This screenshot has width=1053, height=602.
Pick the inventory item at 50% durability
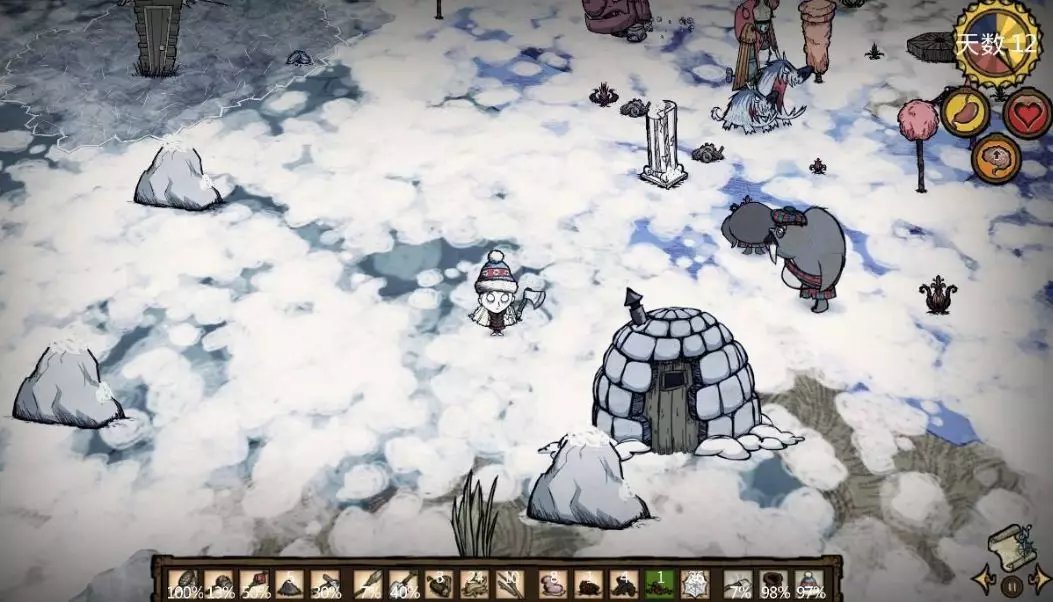(x=255, y=583)
